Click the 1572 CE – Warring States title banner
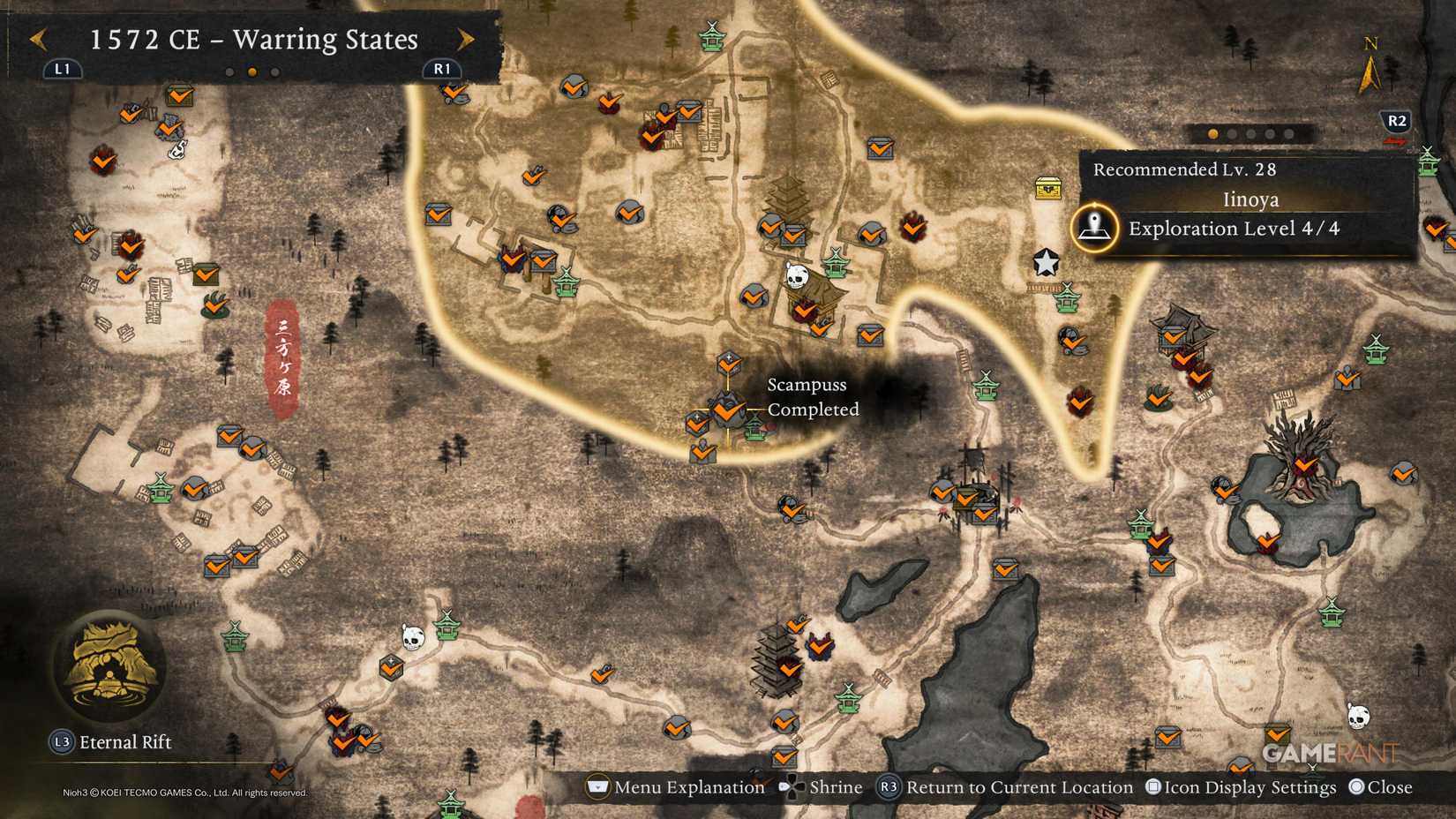 254,40
